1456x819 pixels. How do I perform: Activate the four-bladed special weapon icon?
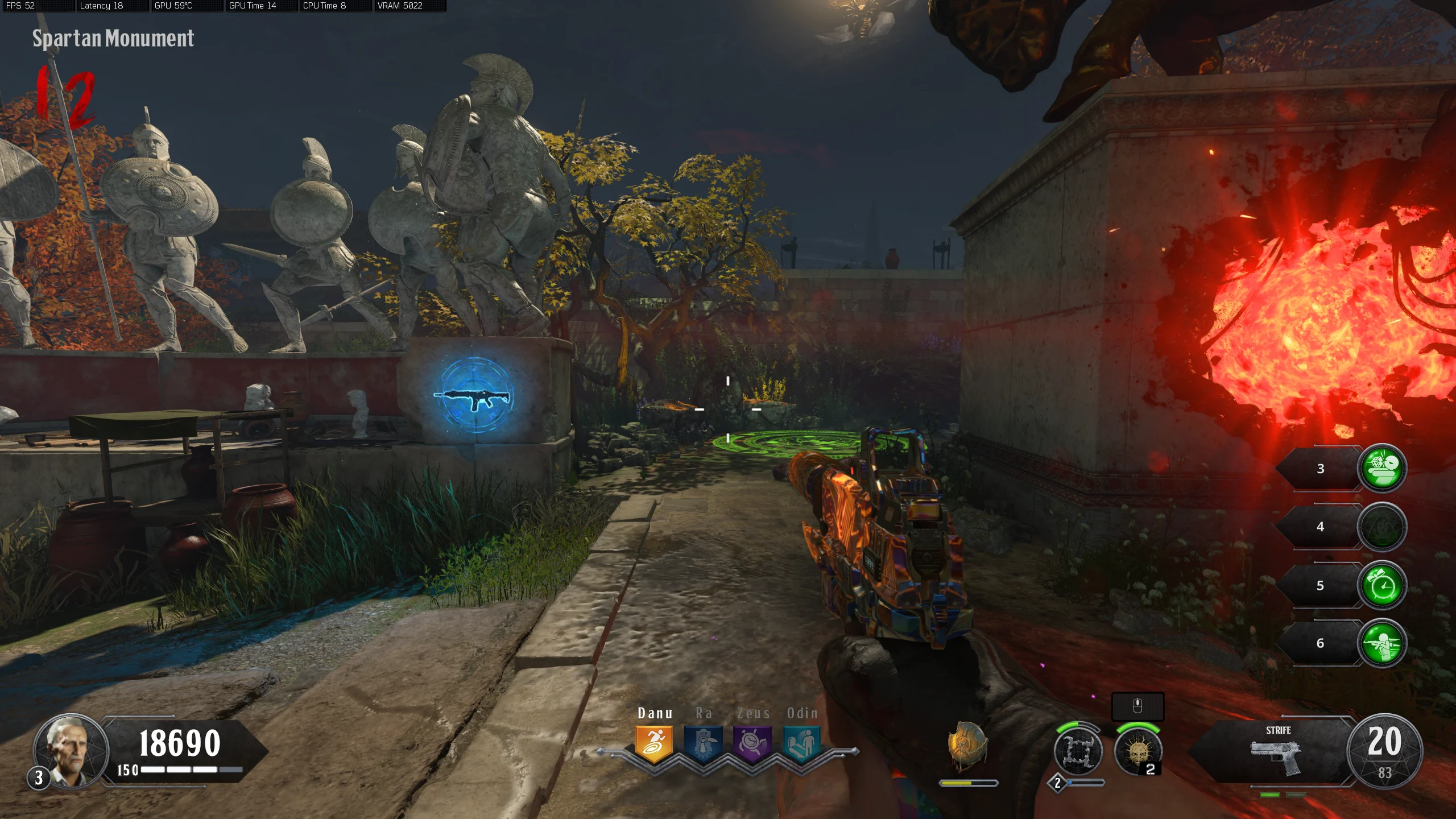pos(1078,752)
